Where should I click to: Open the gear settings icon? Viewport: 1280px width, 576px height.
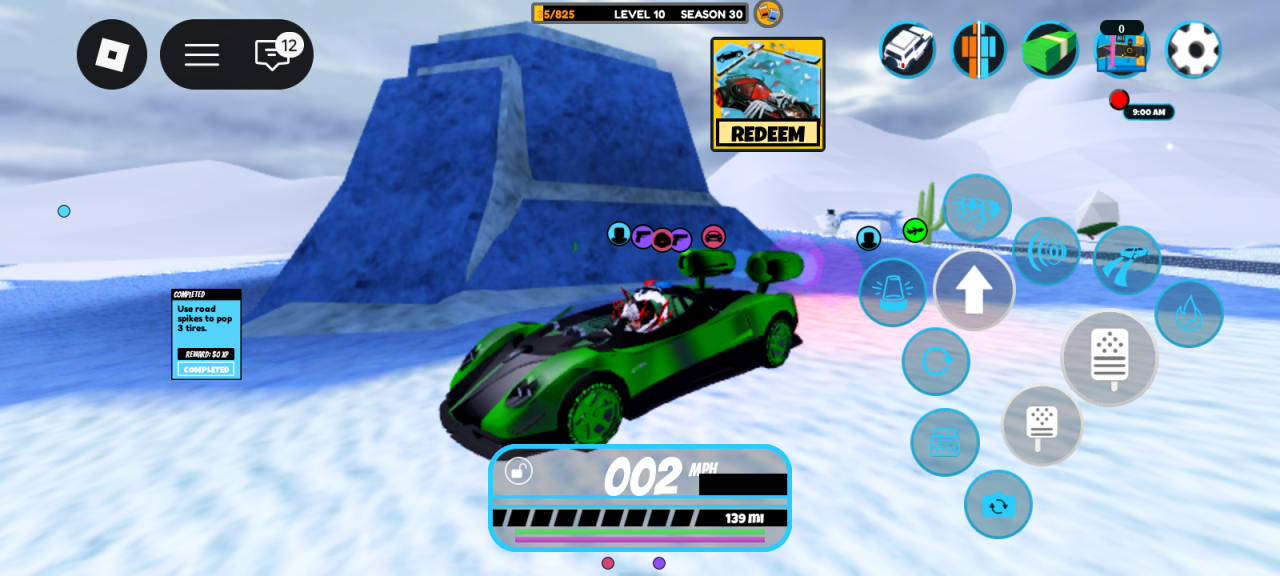[x=1193, y=49]
